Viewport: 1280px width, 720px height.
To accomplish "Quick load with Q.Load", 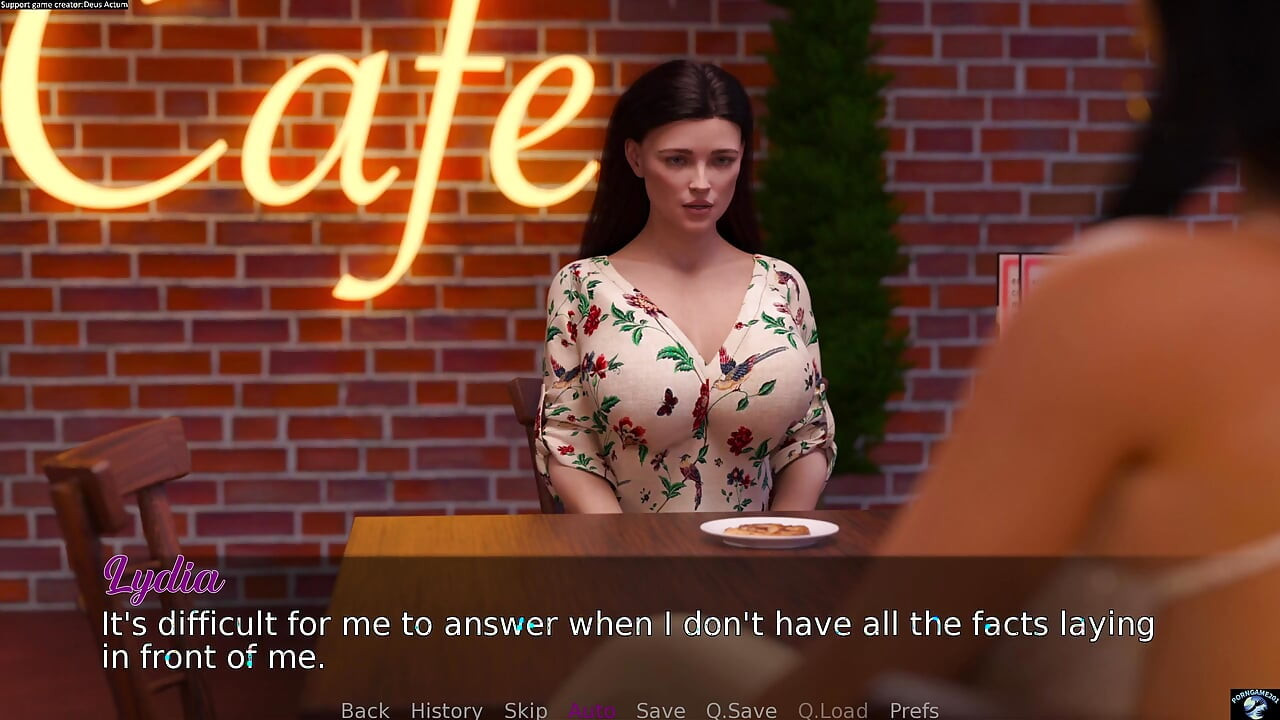I will point(832,710).
